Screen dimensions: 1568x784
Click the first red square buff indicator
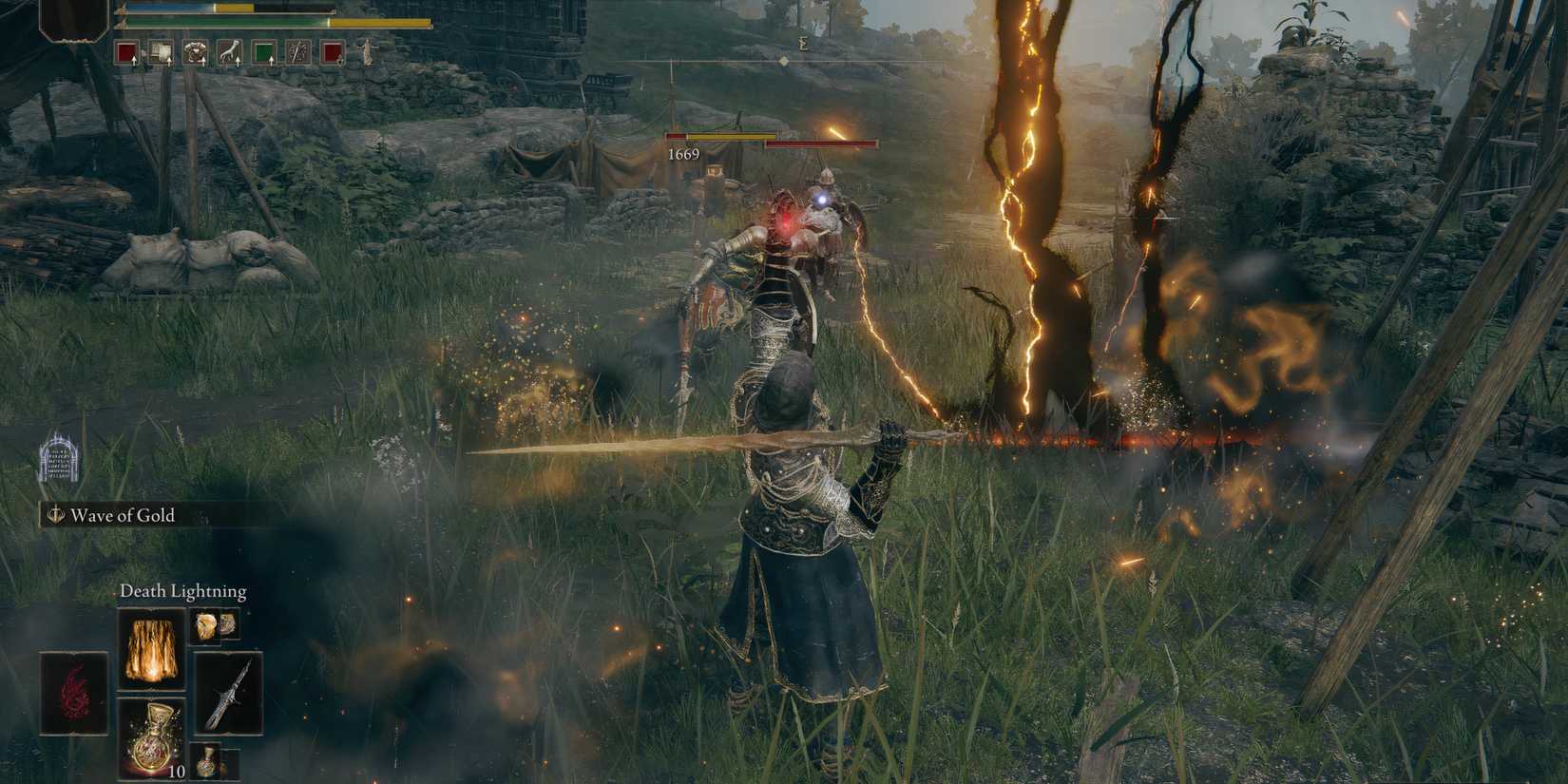point(125,50)
